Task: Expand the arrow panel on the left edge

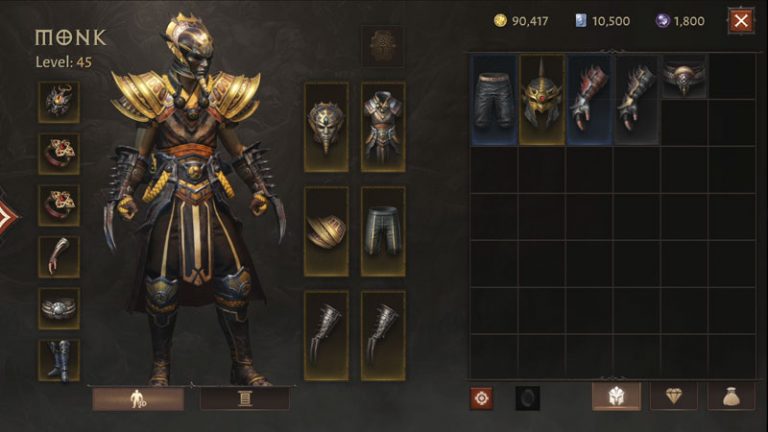Action: [x=7, y=216]
